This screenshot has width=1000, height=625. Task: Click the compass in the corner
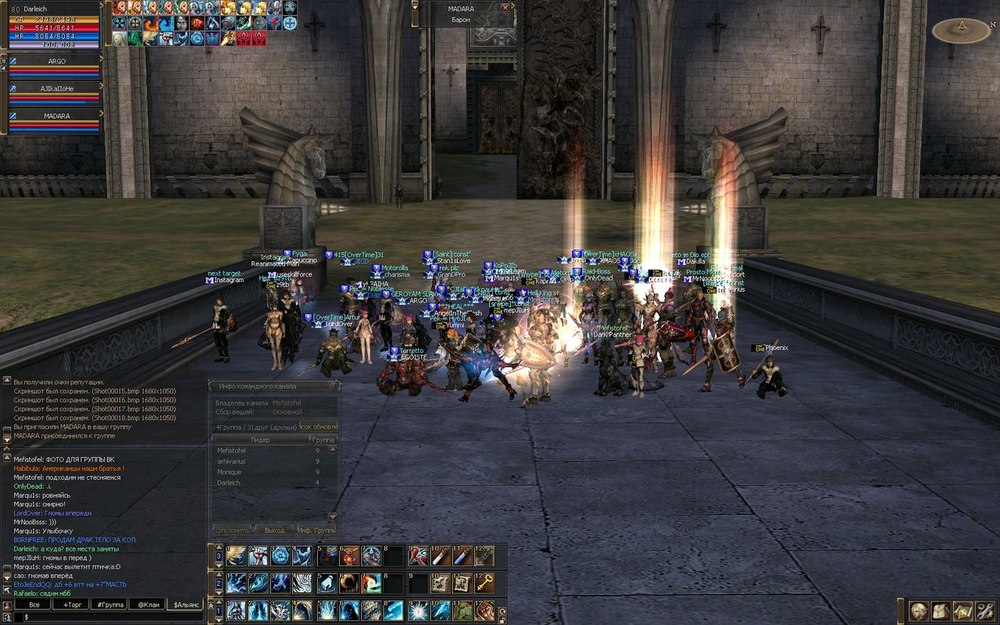[x=960, y=31]
